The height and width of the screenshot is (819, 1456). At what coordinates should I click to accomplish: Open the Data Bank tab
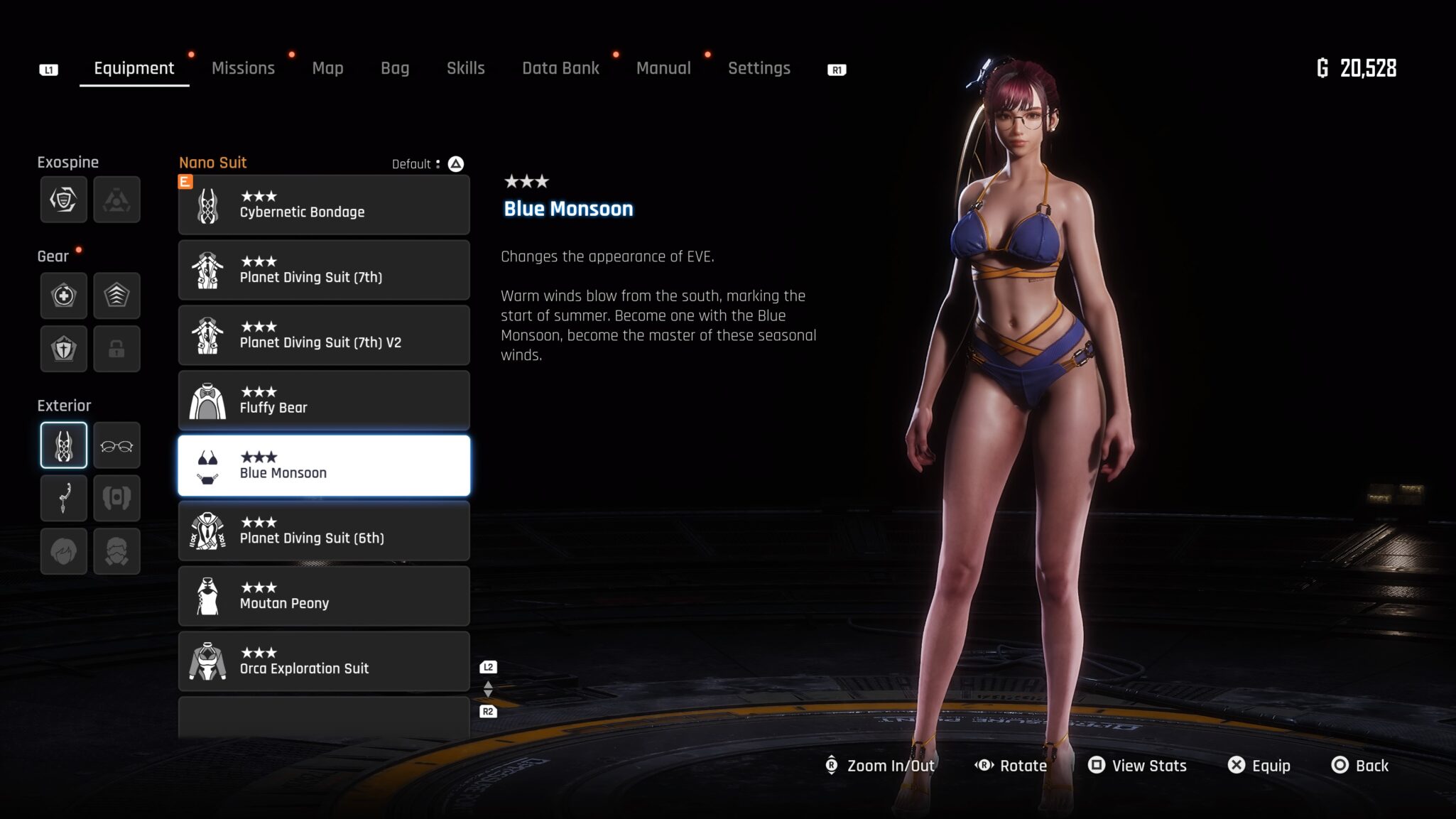click(560, 68)
